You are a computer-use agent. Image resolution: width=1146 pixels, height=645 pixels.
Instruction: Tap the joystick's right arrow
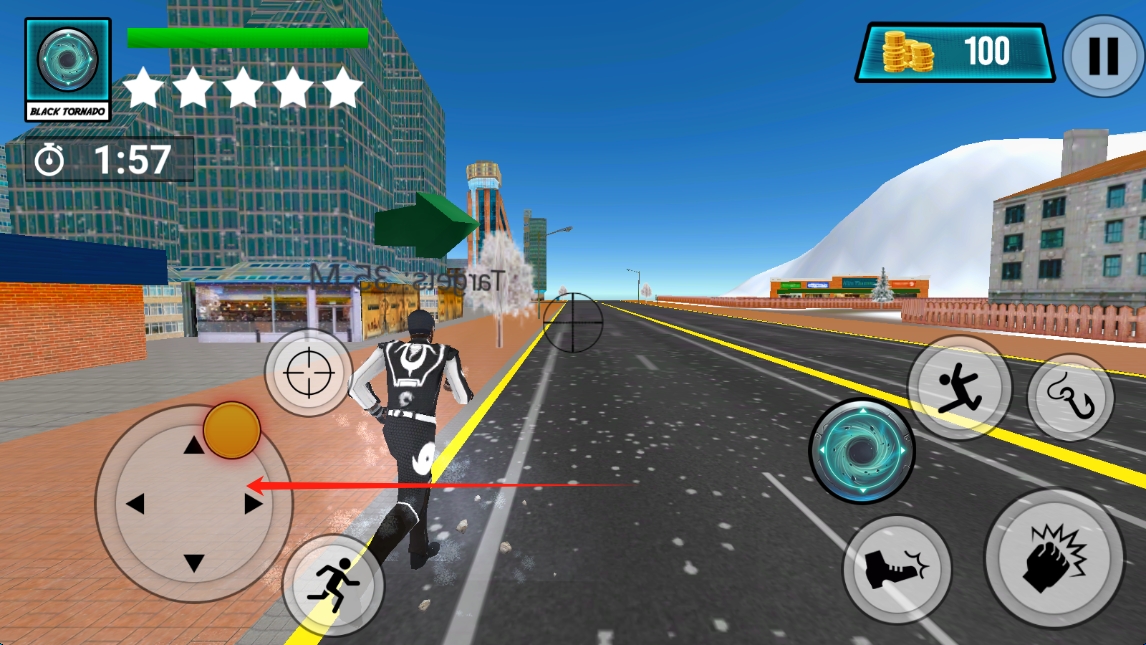click(x=253, y=503)
